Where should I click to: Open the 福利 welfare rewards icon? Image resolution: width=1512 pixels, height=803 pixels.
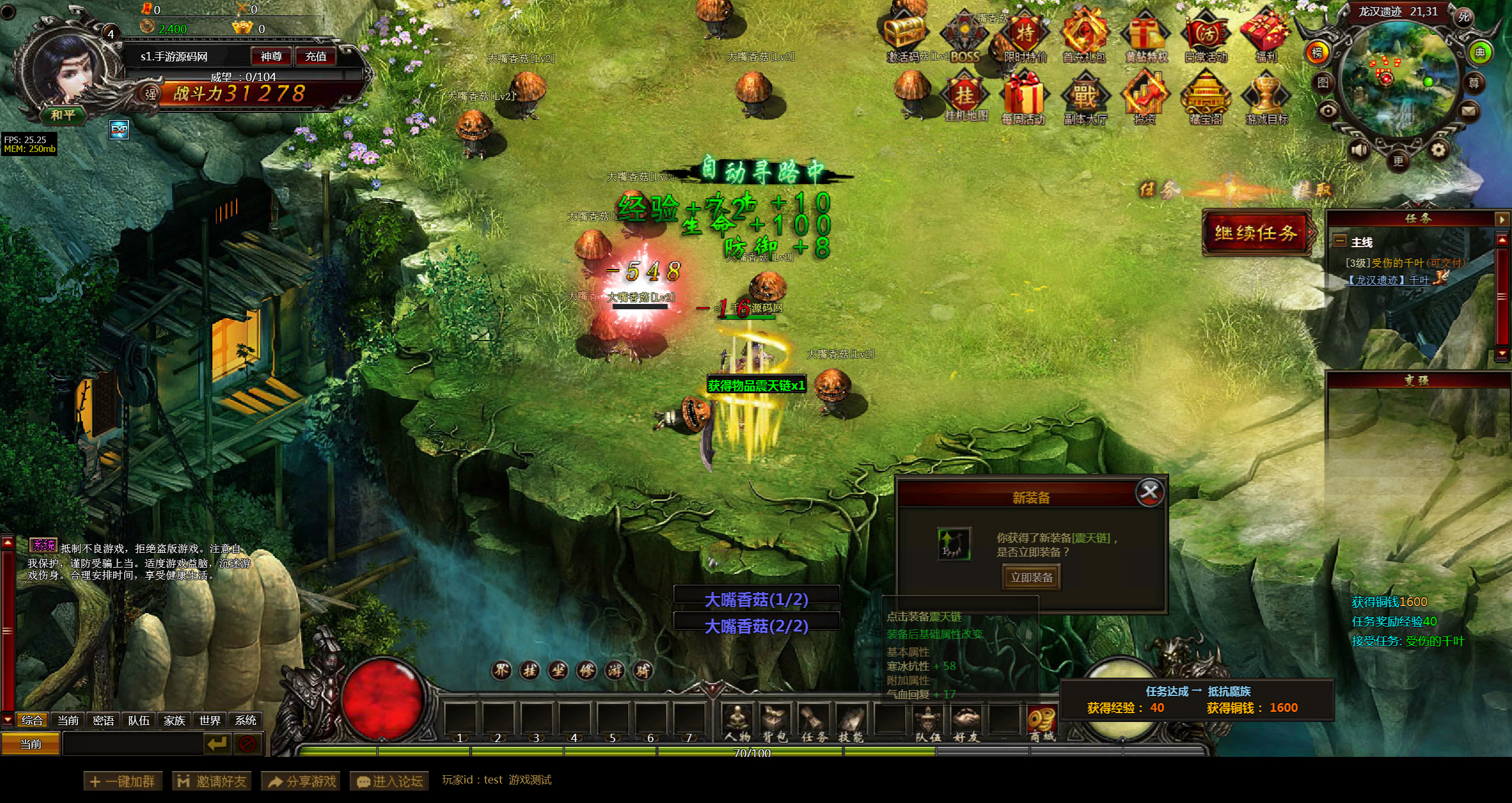[x=1266, y=37]
